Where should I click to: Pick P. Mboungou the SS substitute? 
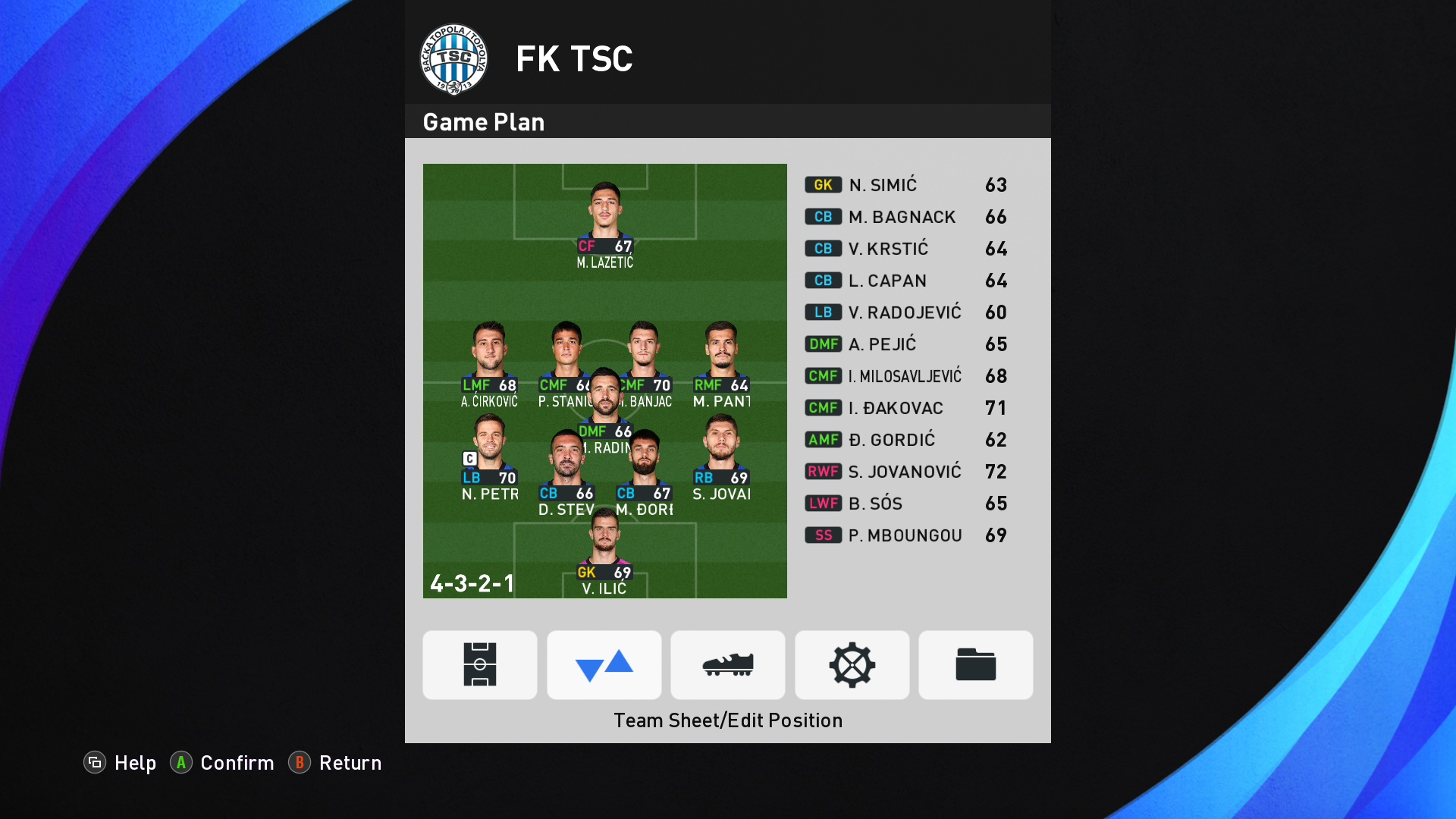(x=906, y=535)
